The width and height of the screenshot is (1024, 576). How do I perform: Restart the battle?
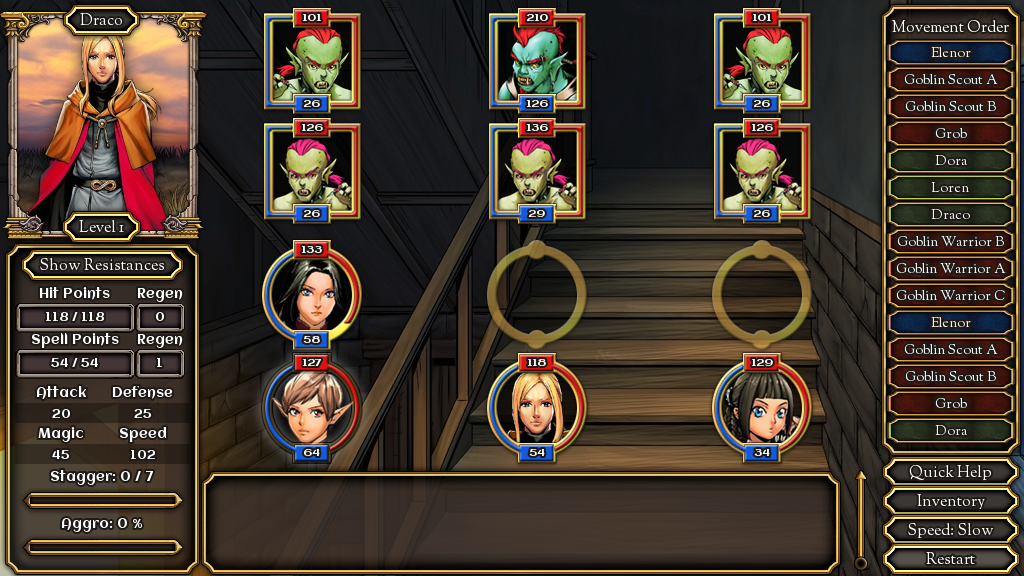(950, 559)
